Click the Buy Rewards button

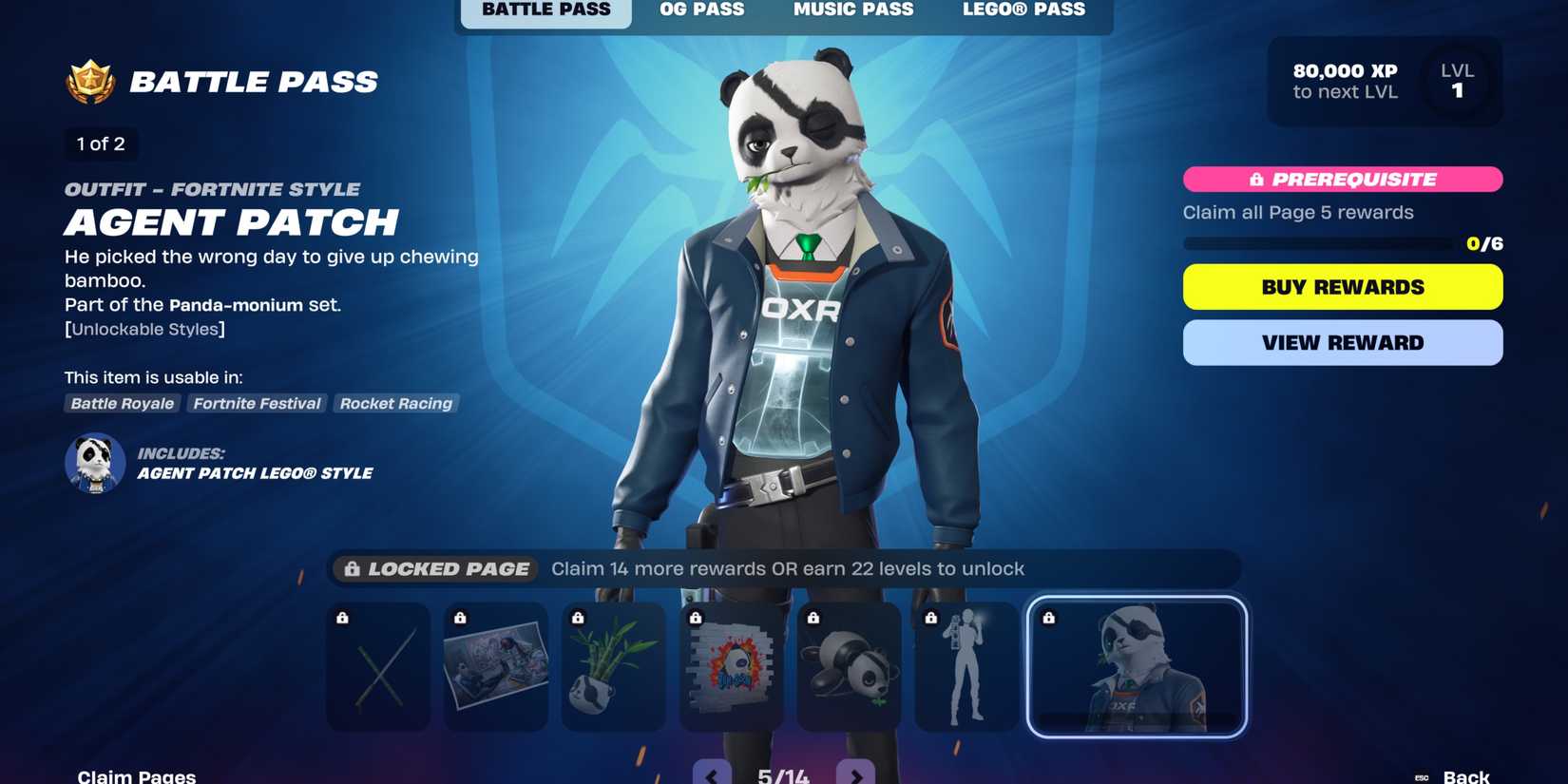pyautogui.click(x=1342, y=286)
